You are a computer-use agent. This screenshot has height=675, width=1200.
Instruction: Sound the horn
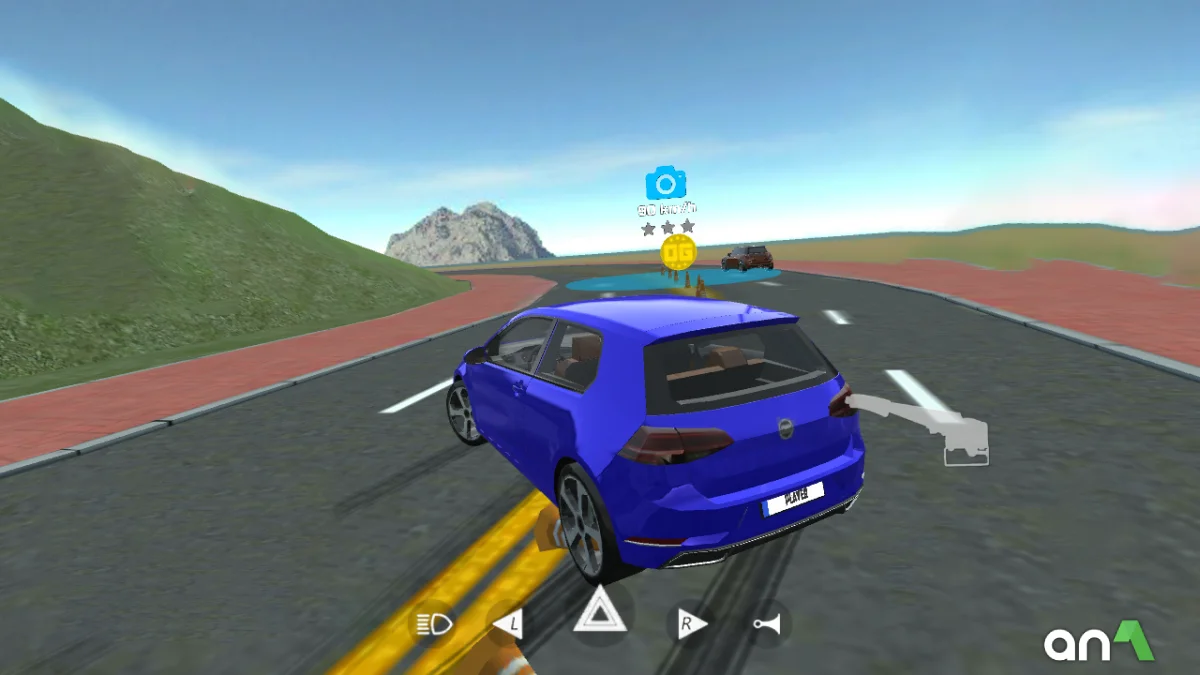tap(768, 625)
